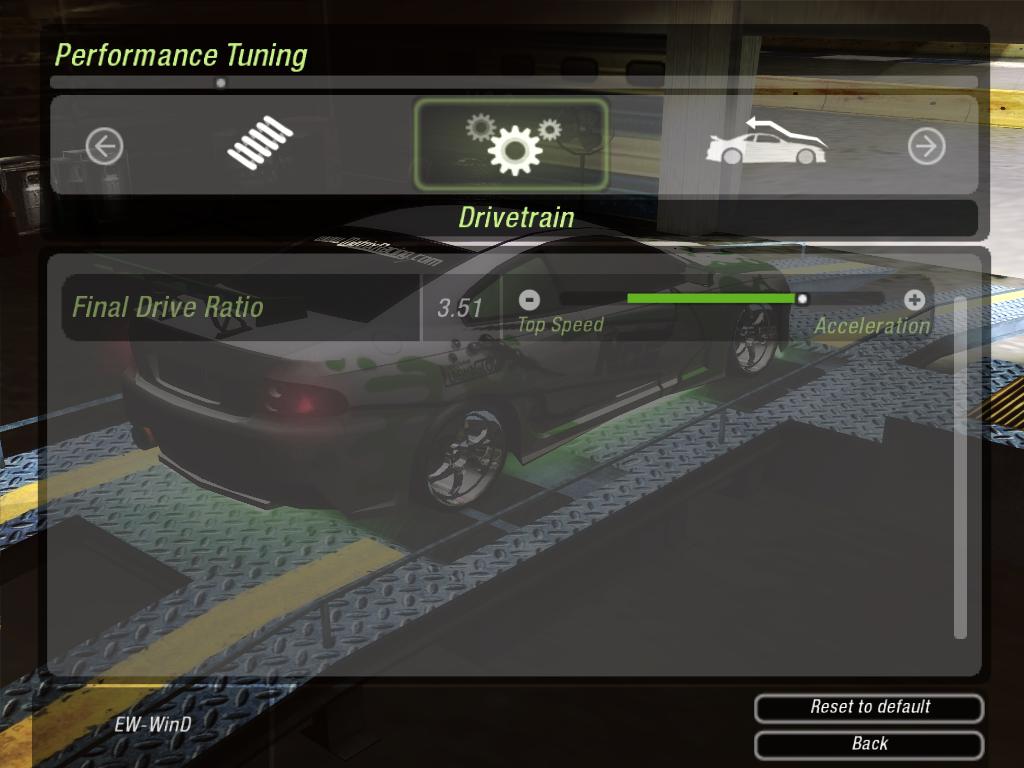Click the left arrow category button

tap(104, 147)
